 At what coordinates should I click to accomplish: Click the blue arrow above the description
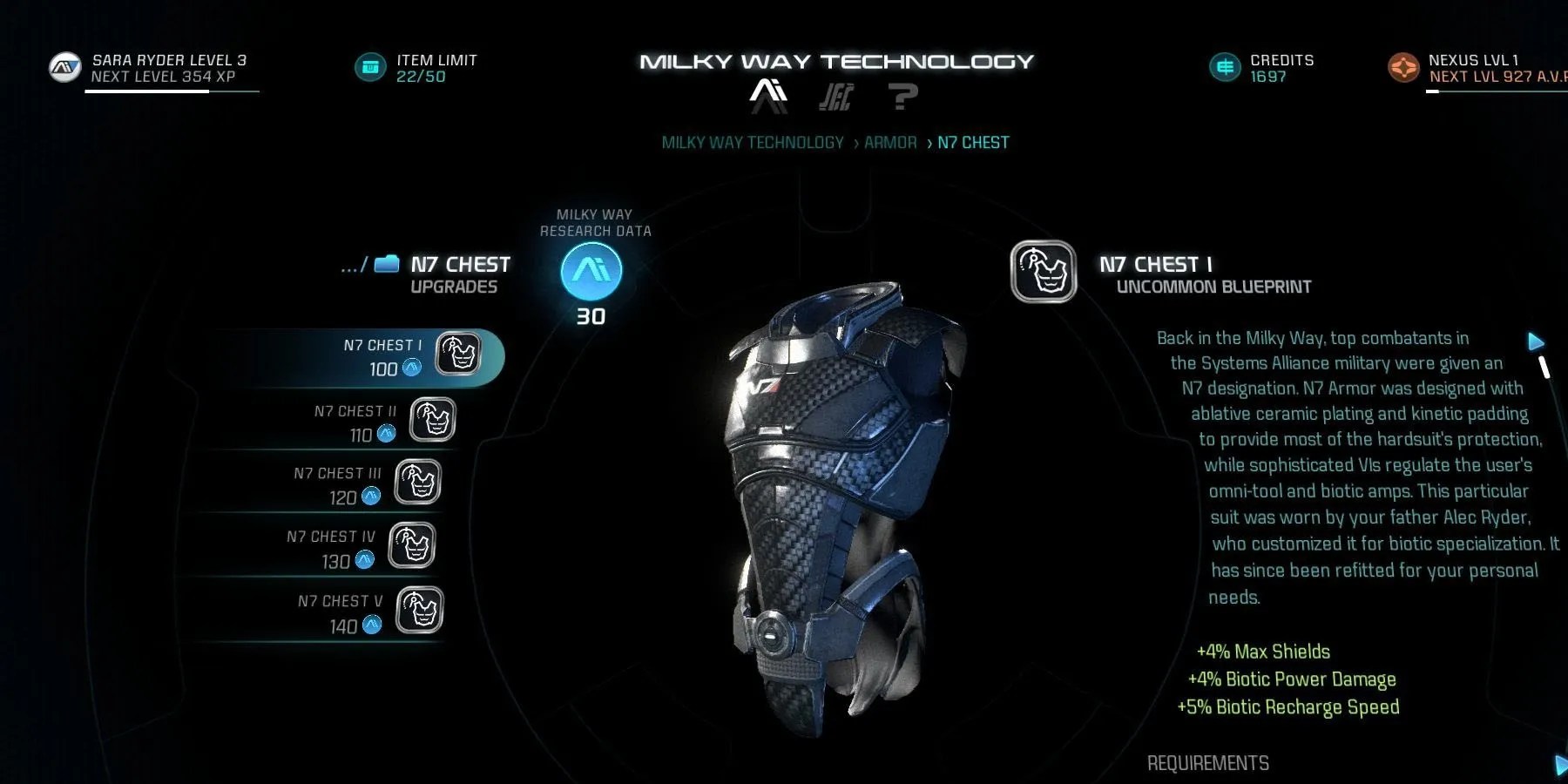coord(1536,341)
